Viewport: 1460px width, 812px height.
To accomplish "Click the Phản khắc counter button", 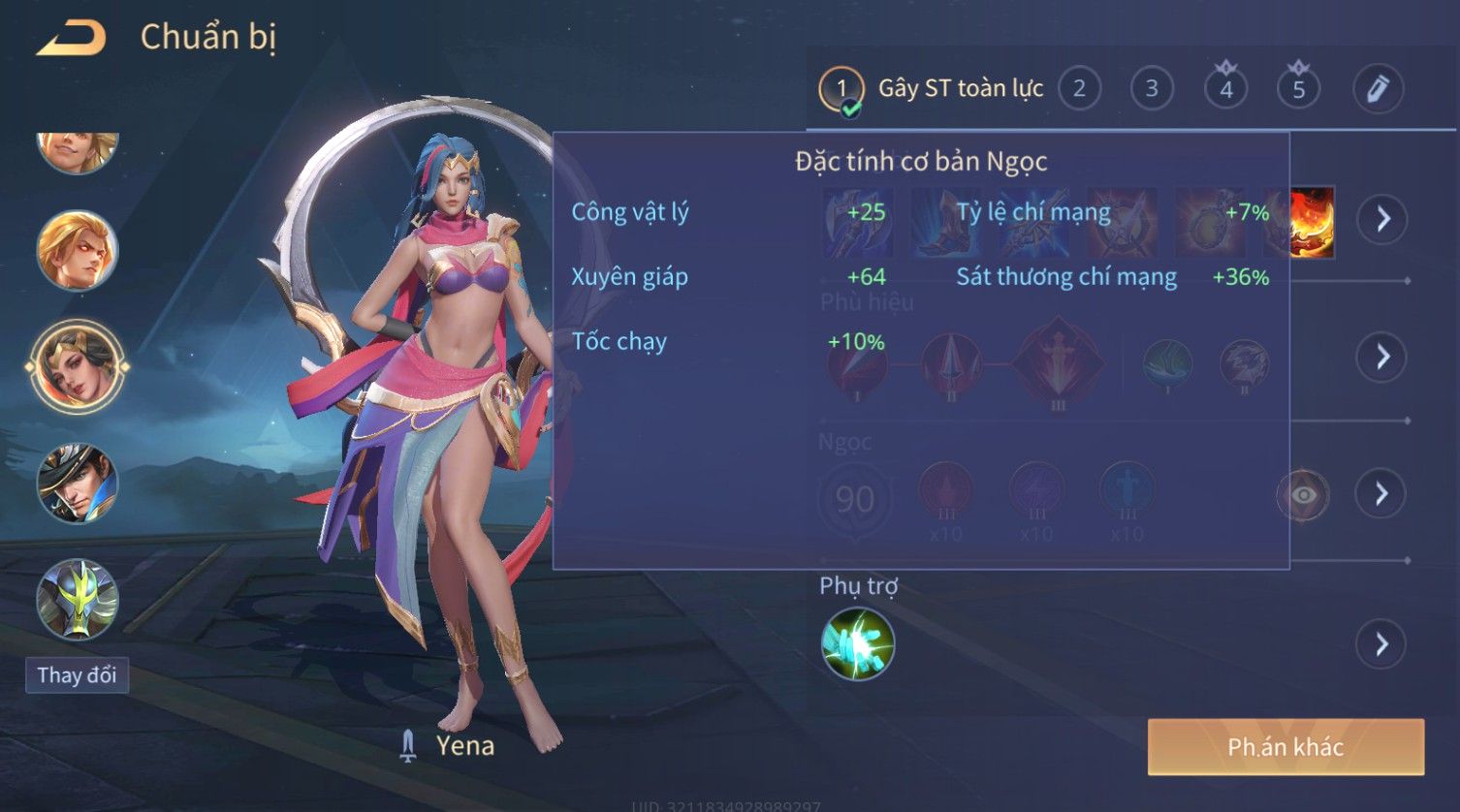I will [x=1285, y=747].
